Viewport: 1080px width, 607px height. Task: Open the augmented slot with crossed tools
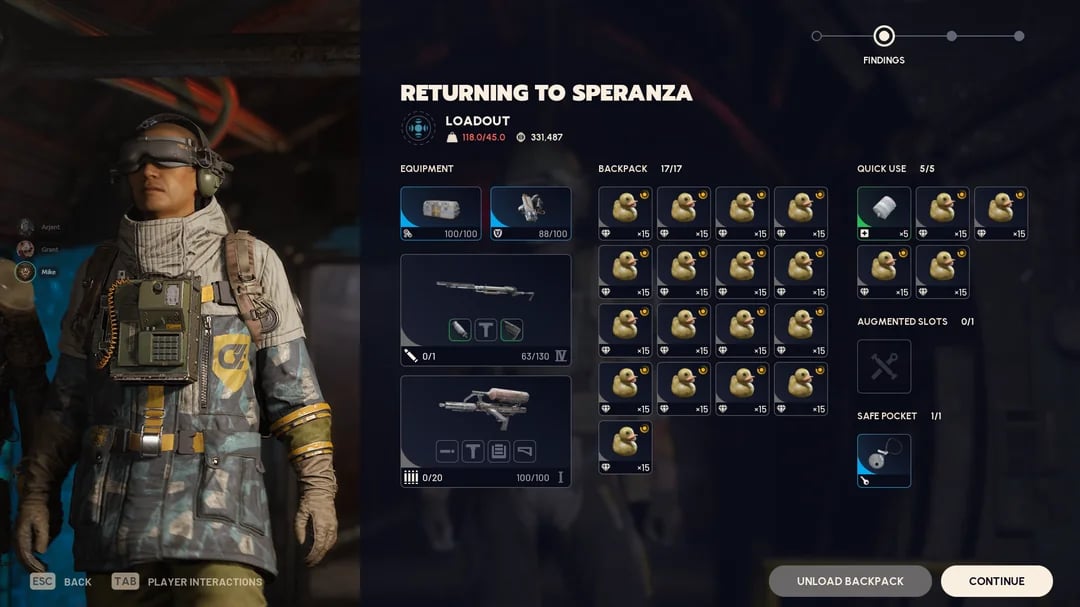coord(884,366)
